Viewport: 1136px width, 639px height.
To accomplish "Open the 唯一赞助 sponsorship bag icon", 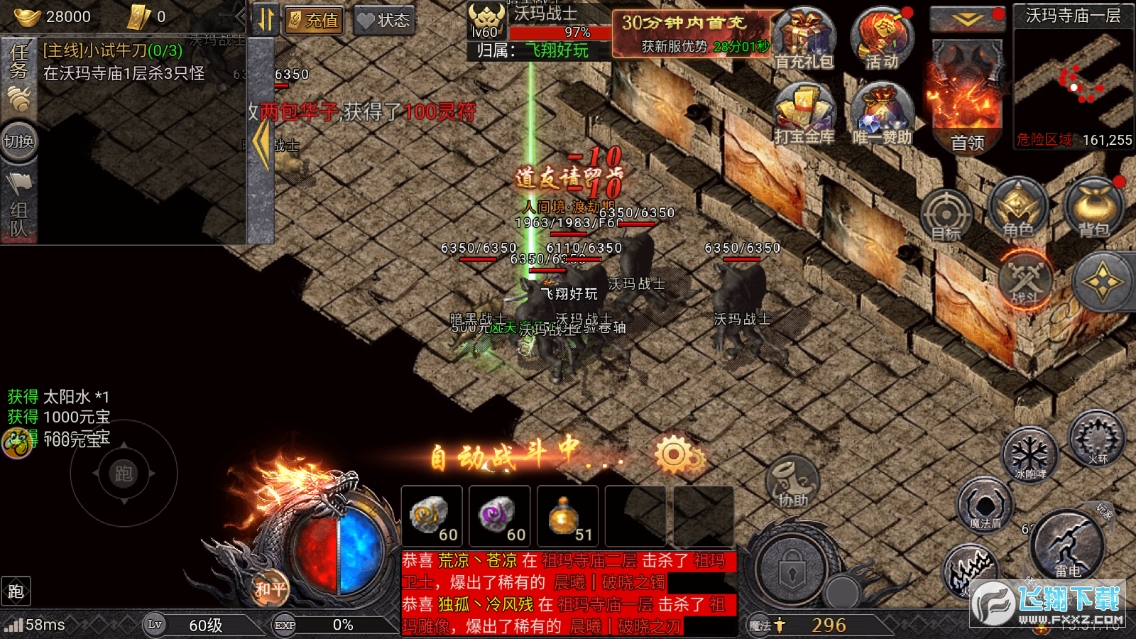I will (881, 113).
